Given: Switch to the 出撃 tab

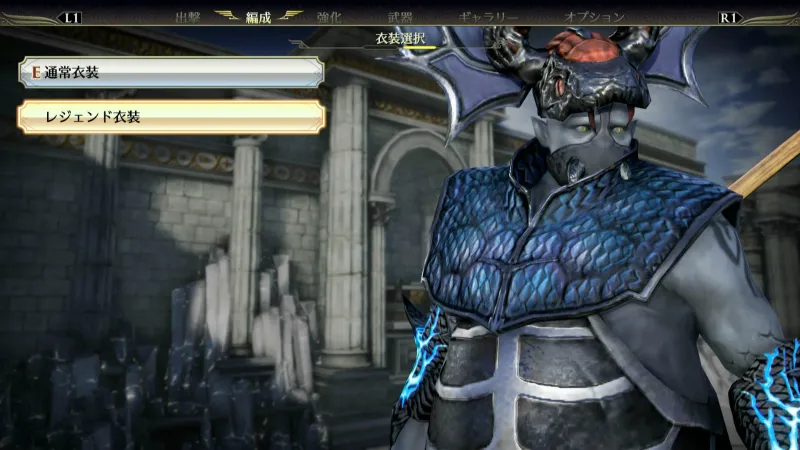Looking at the screenshot, I should point(188,17).
